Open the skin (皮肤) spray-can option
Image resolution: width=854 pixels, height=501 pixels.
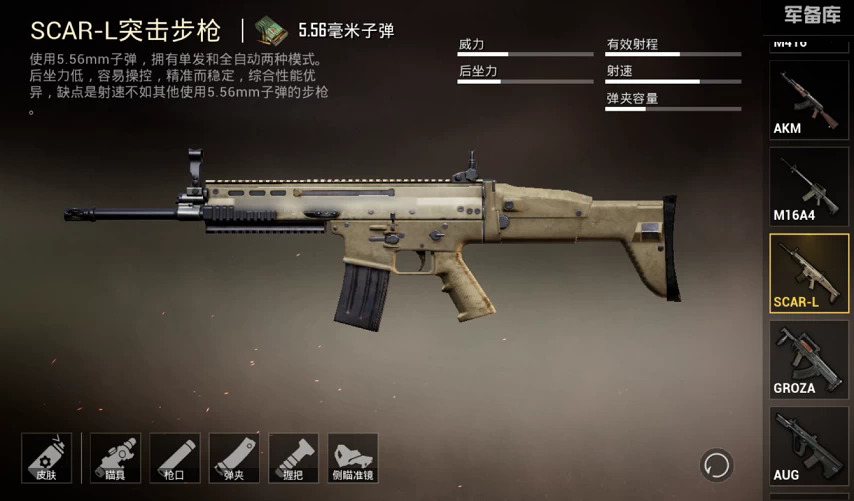click(x=46, y=458)
